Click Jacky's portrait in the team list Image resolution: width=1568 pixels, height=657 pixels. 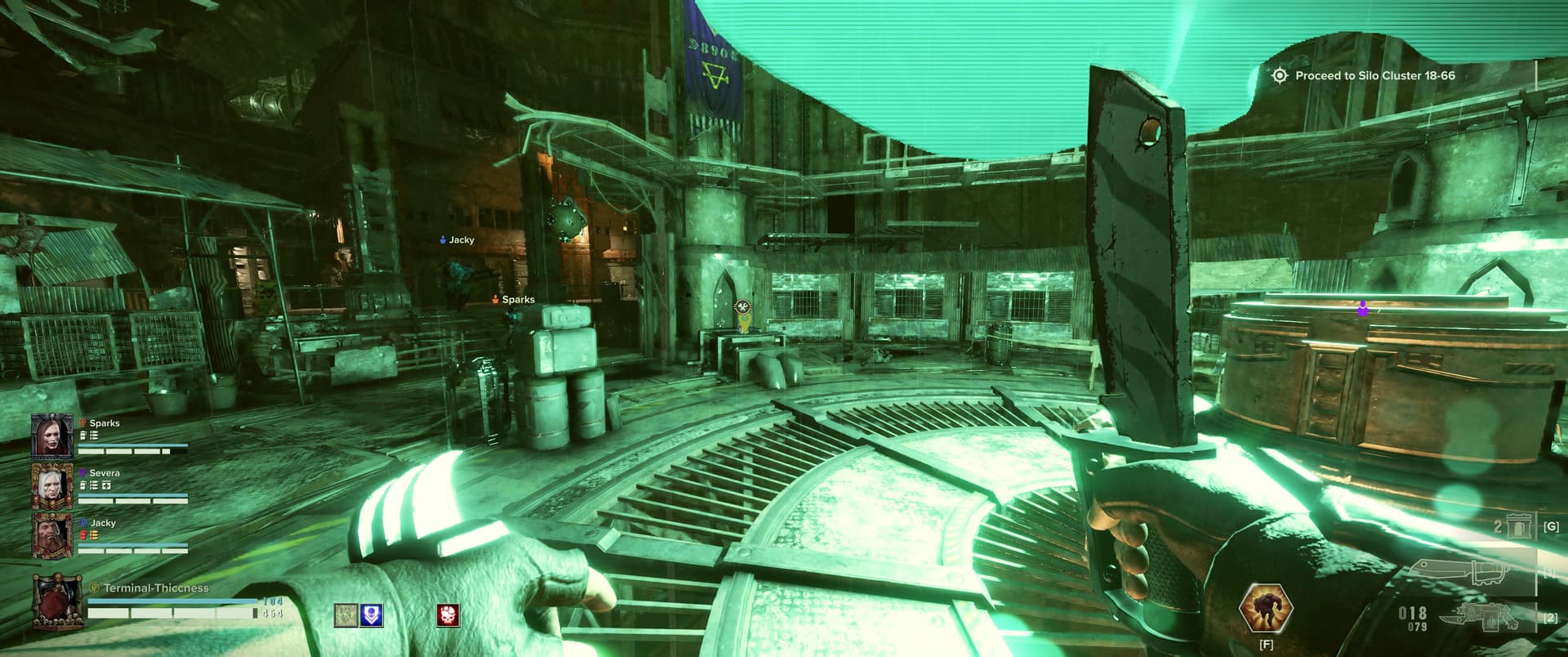coord(52,534)
